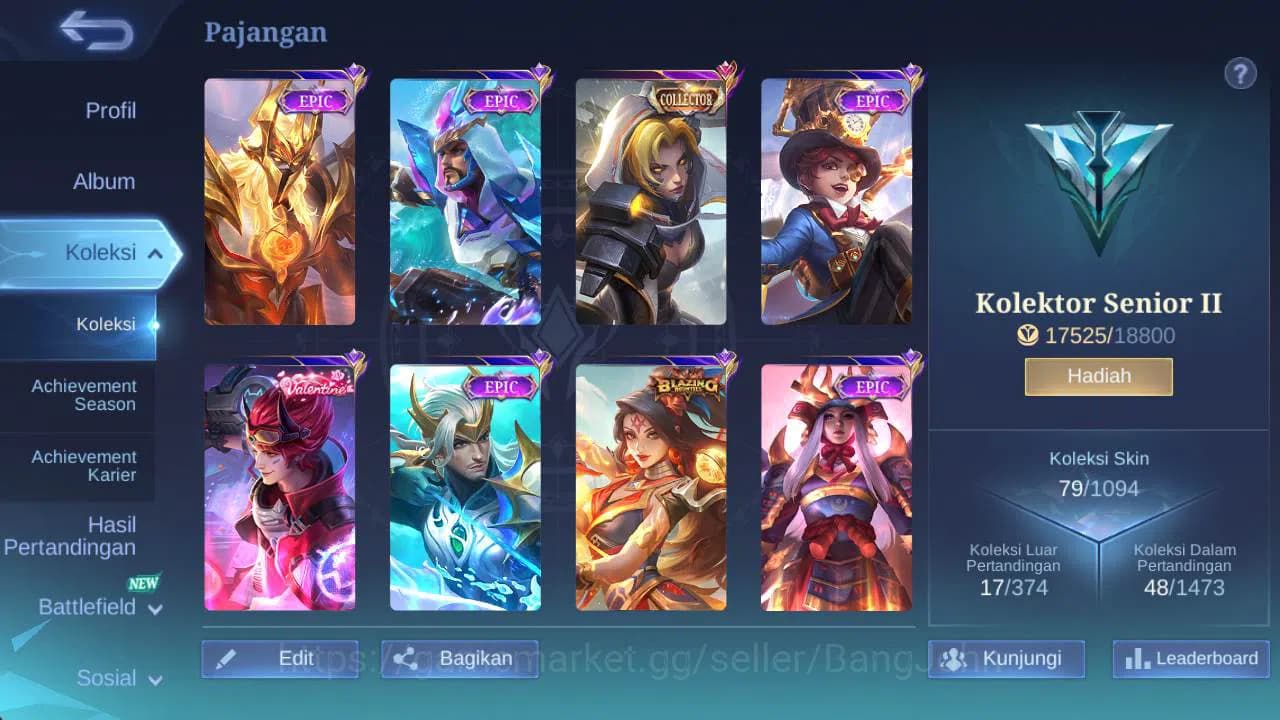Expand the Battlefield menu chevron
1280x720 pixels.
click(x=155, y=610)
